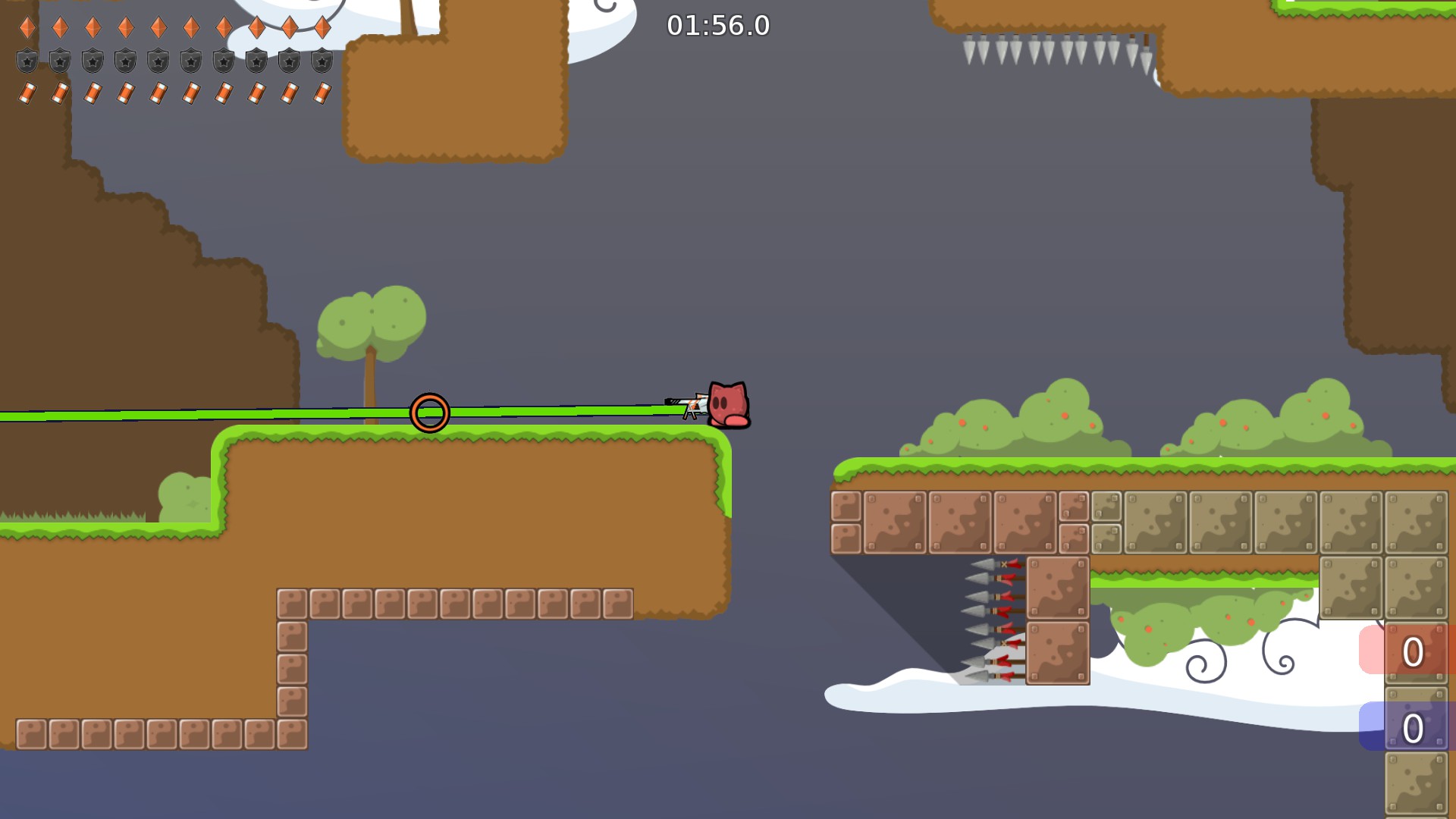Toggle the third shield badge icon
The image size is (1456, 819).
point(94,60)
